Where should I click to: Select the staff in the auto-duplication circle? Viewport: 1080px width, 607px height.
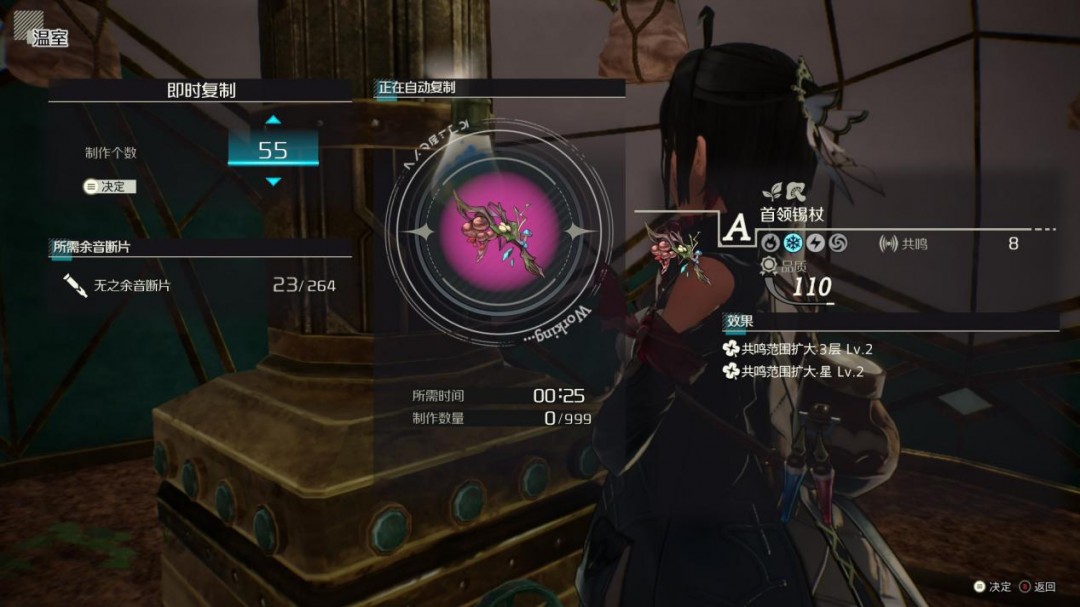[492, 231]
